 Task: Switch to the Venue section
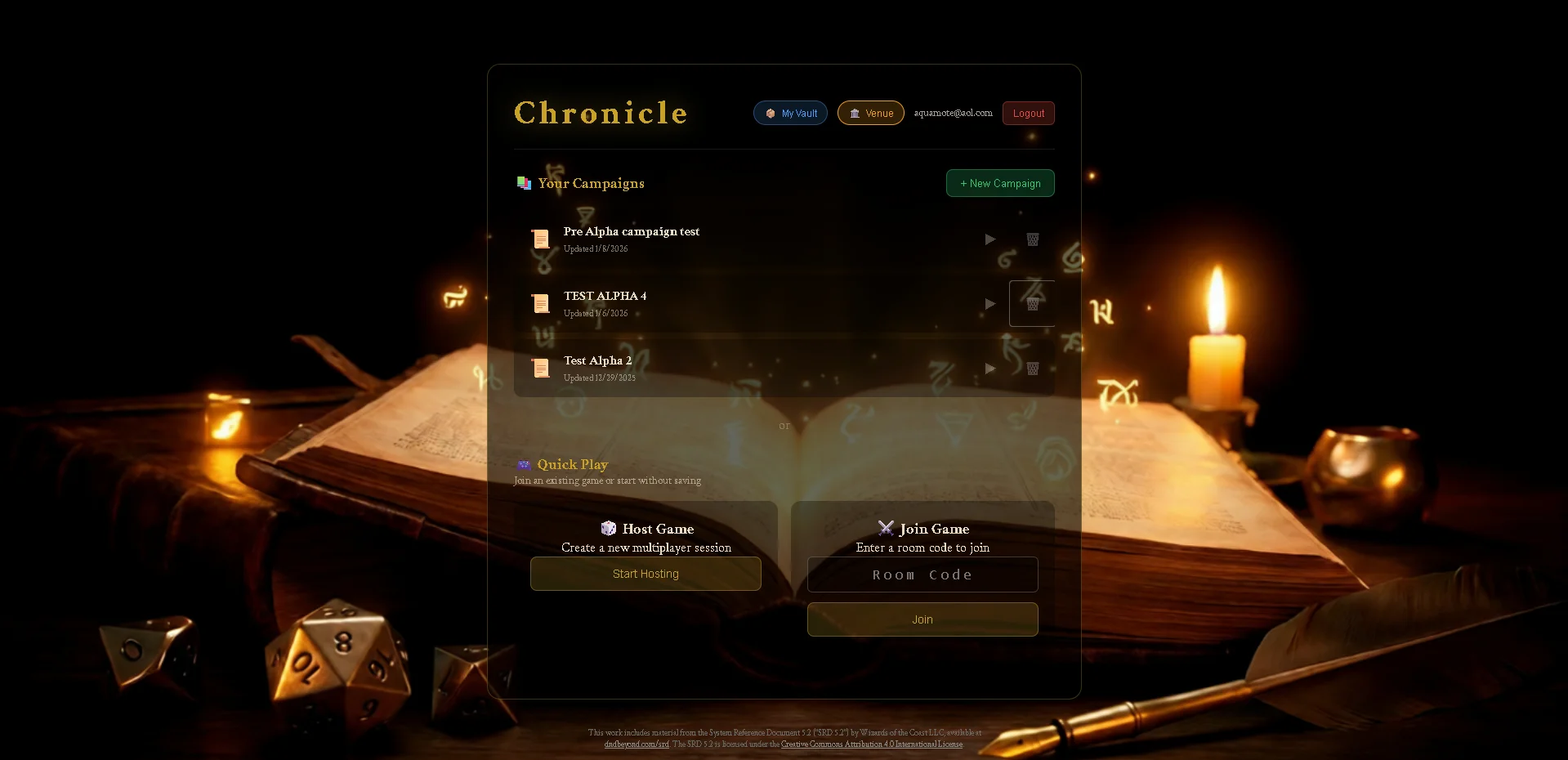[x=870, y=113]
